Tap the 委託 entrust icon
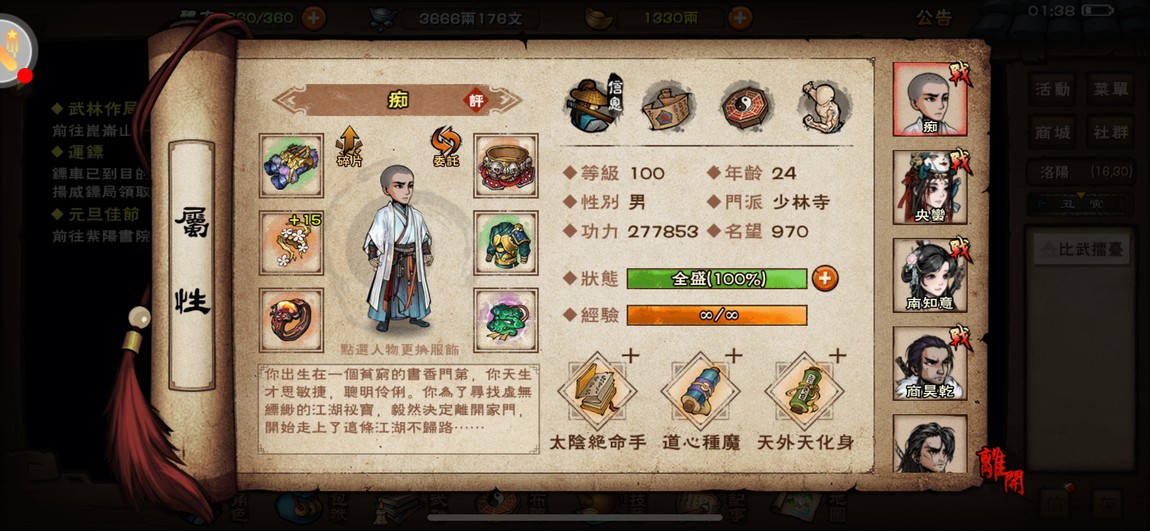The image size is (1150, 531). coord(445,146)
